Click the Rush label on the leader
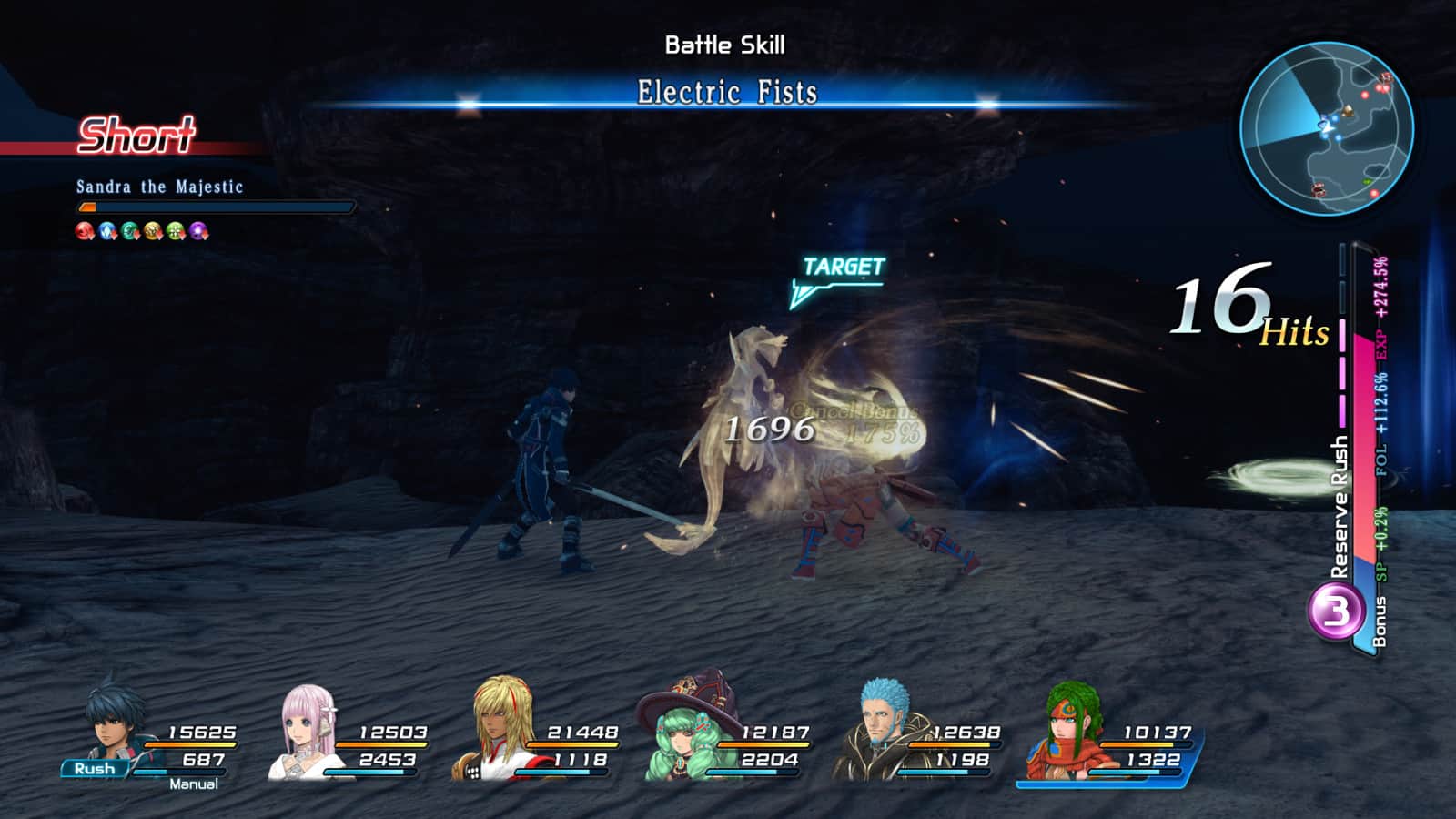The height and width of the screenshot is (819, 1456). [95, 769]
